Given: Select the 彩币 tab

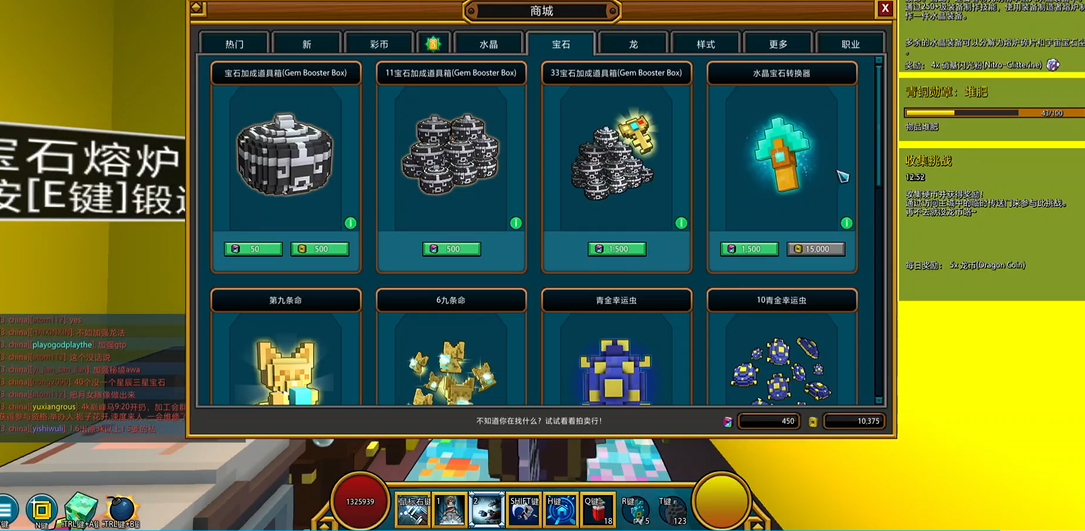Looking at the screenshot, I should pos(378,44).
